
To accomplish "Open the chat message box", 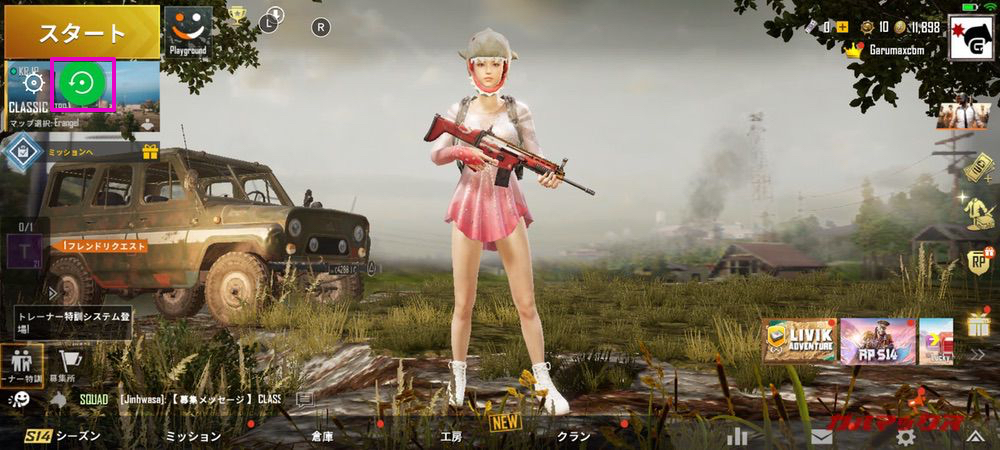I will coord(200,398).
